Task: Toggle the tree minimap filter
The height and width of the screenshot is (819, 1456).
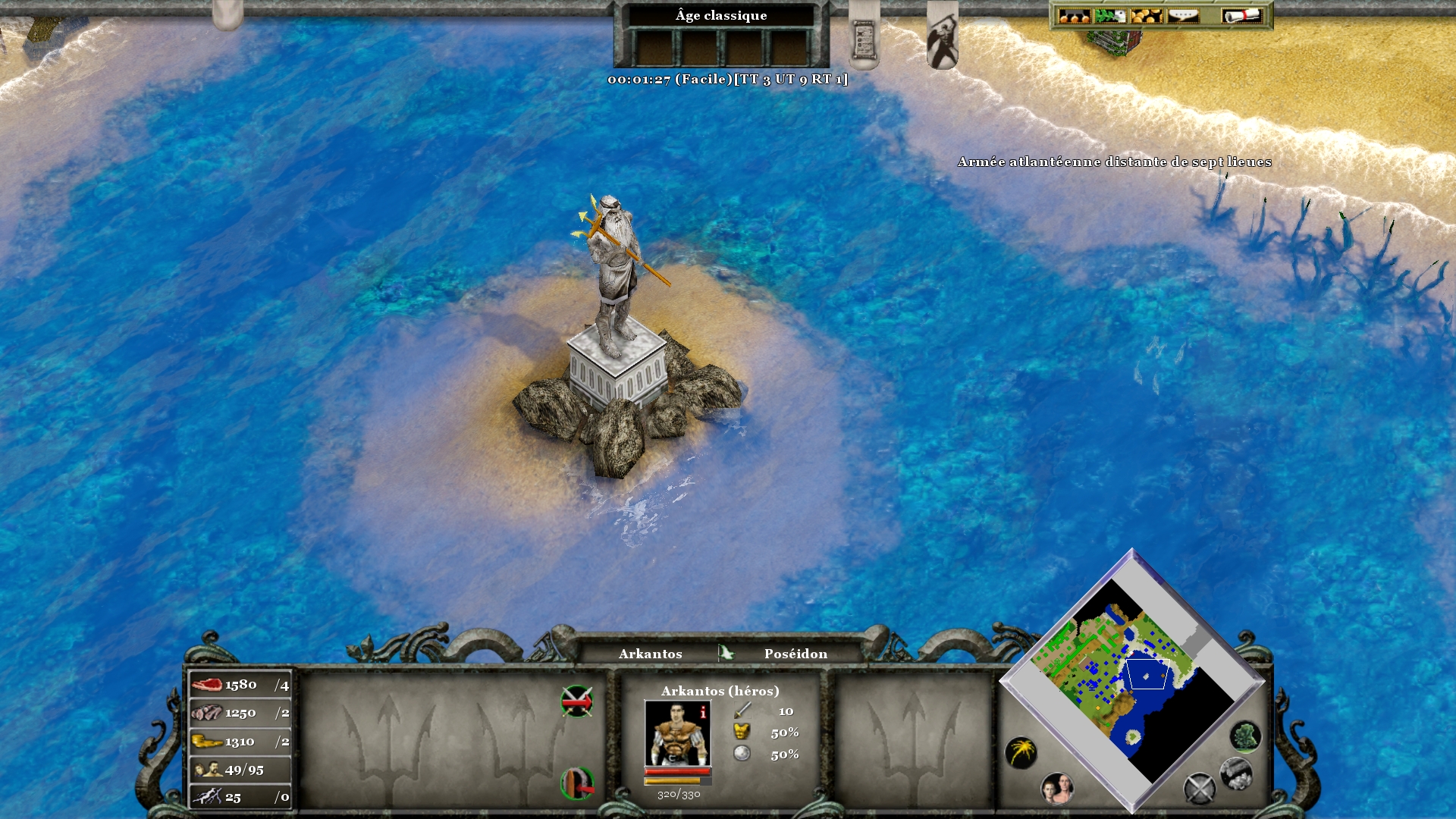Action: (1245, 736)
